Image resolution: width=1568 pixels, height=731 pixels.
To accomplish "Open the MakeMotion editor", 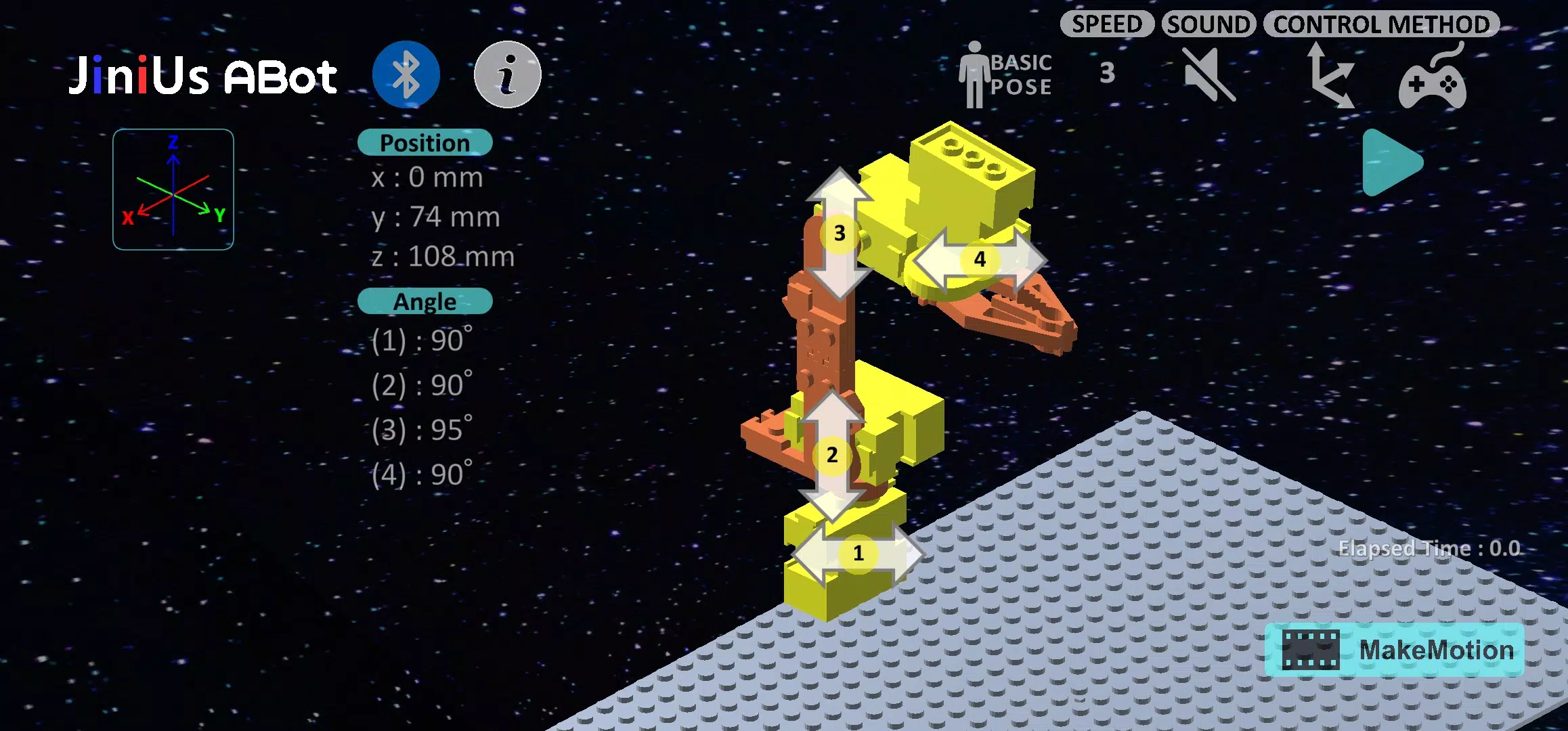I will pyautogui.click(x=1394, y=650).
